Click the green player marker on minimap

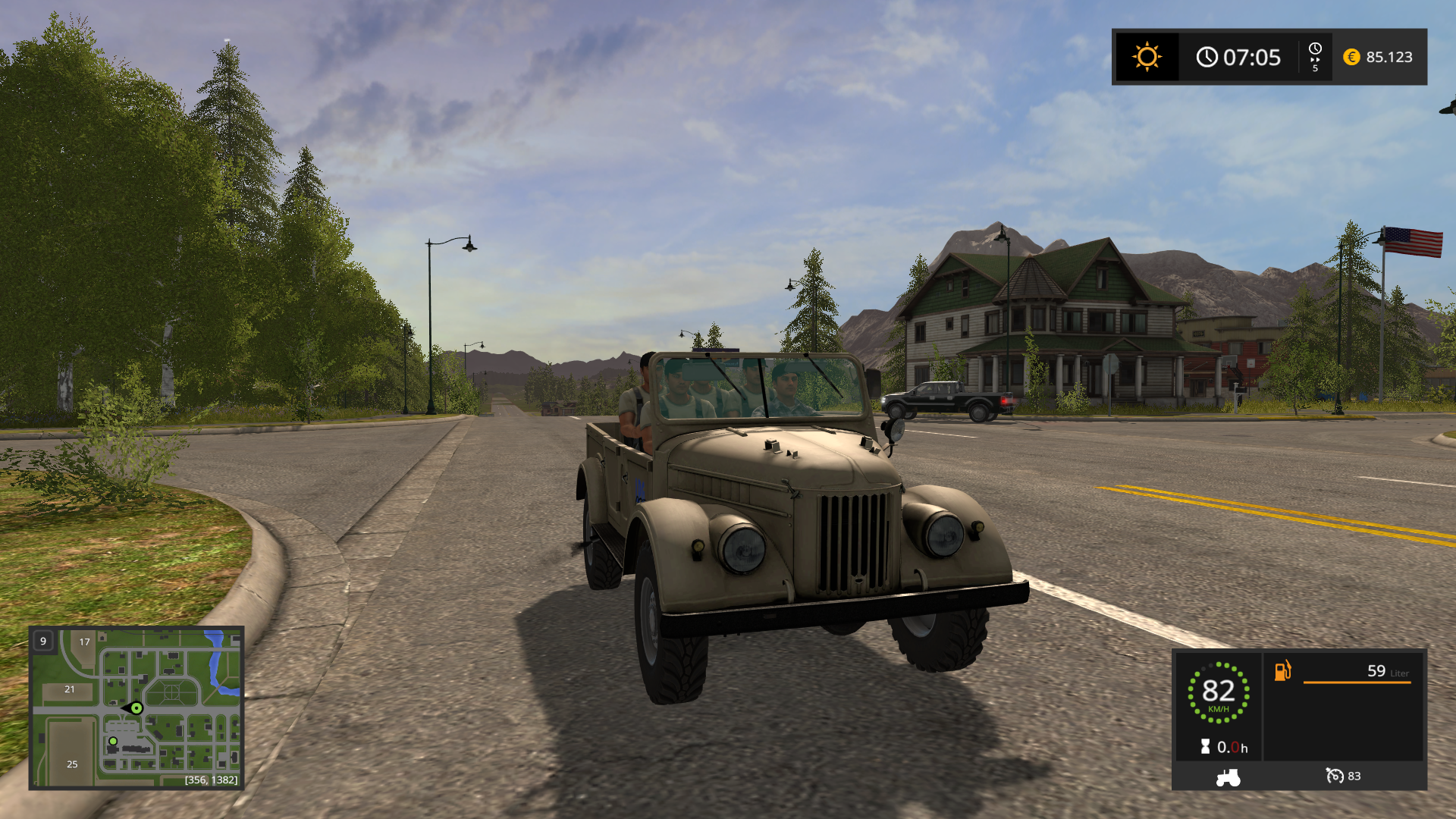[x=136, y=708]
